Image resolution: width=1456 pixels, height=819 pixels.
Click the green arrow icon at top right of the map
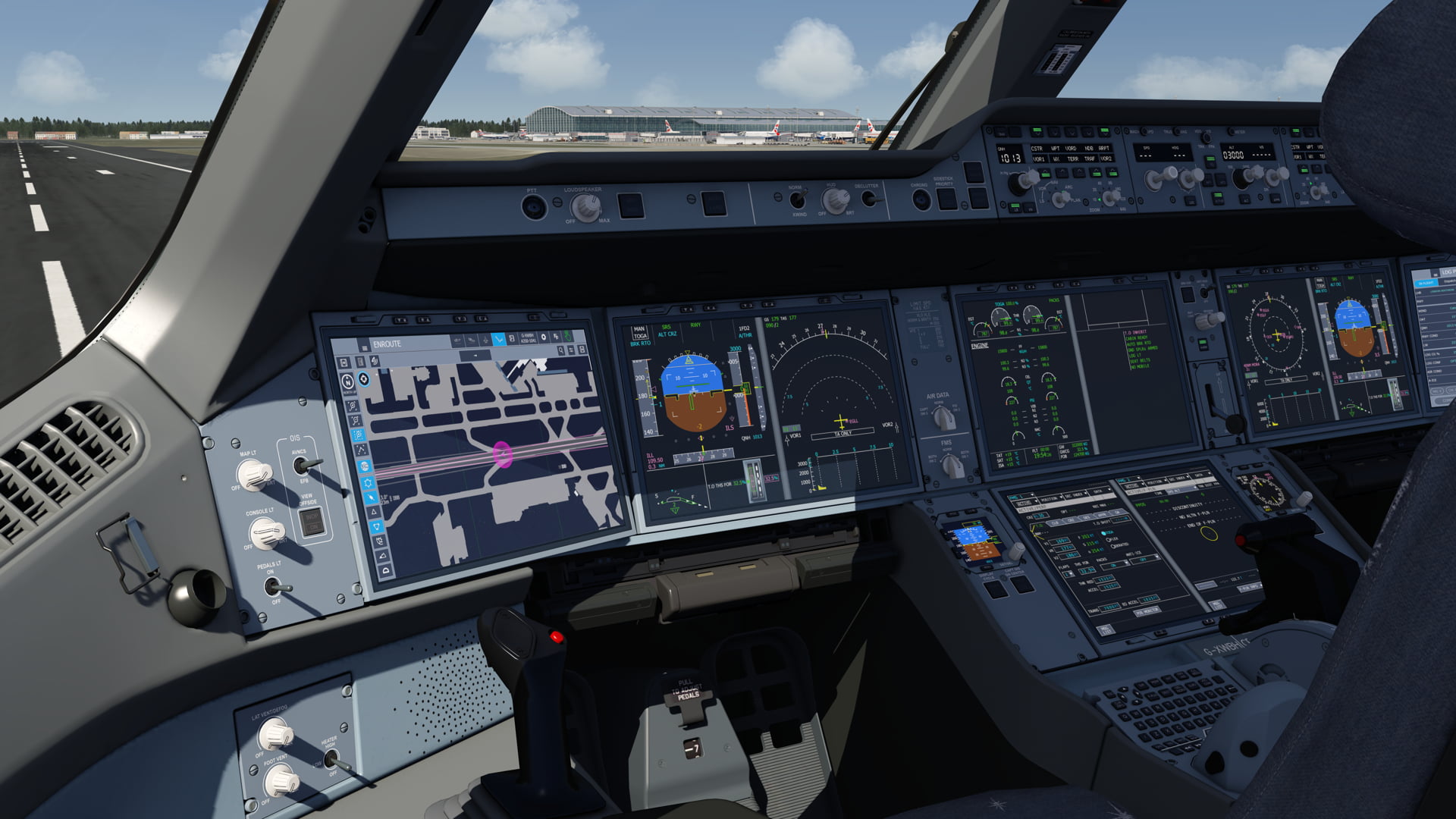tap(567, 337)
